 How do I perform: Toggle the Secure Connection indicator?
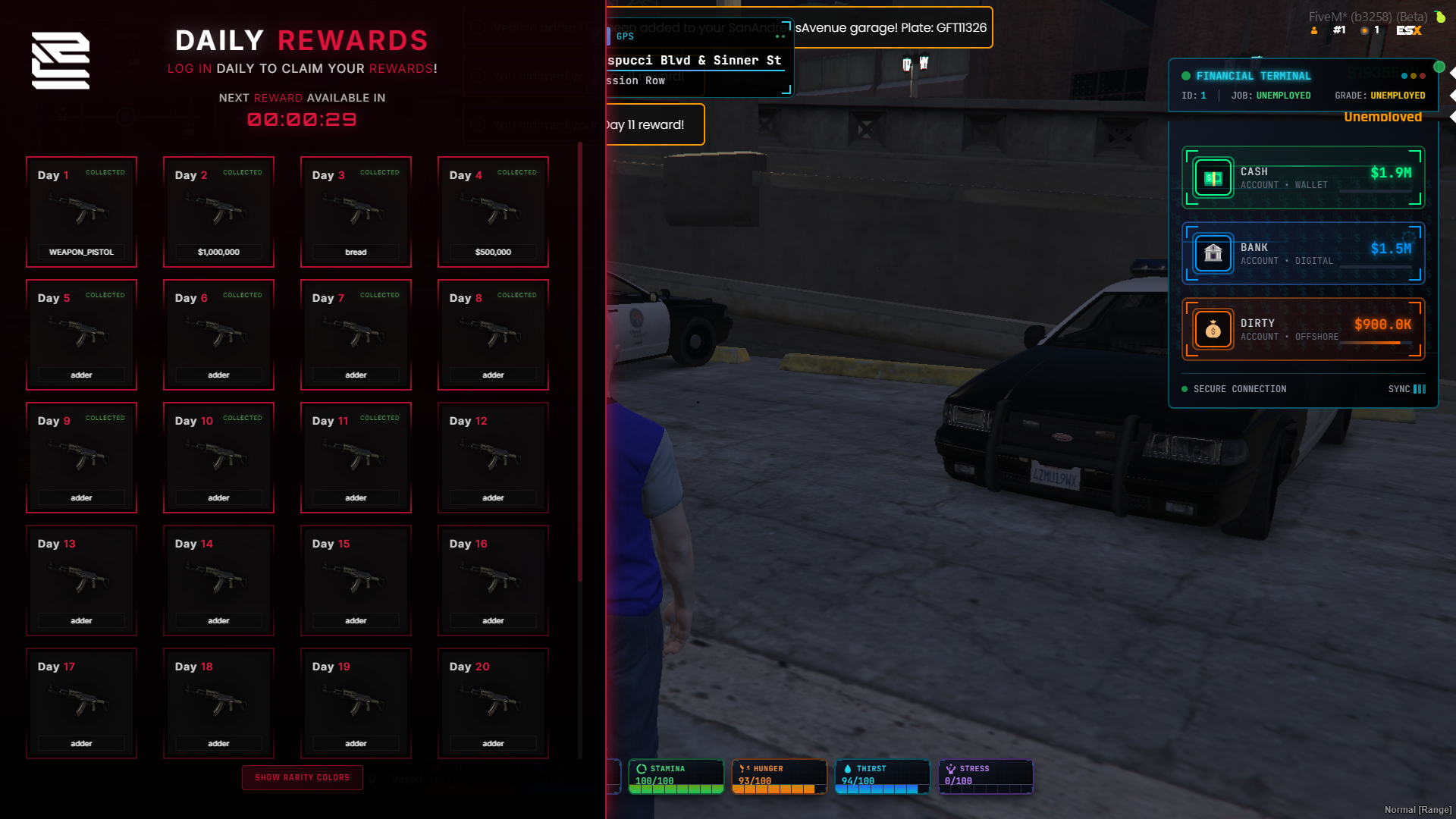pyautogui.click(x=1184, y=389)
